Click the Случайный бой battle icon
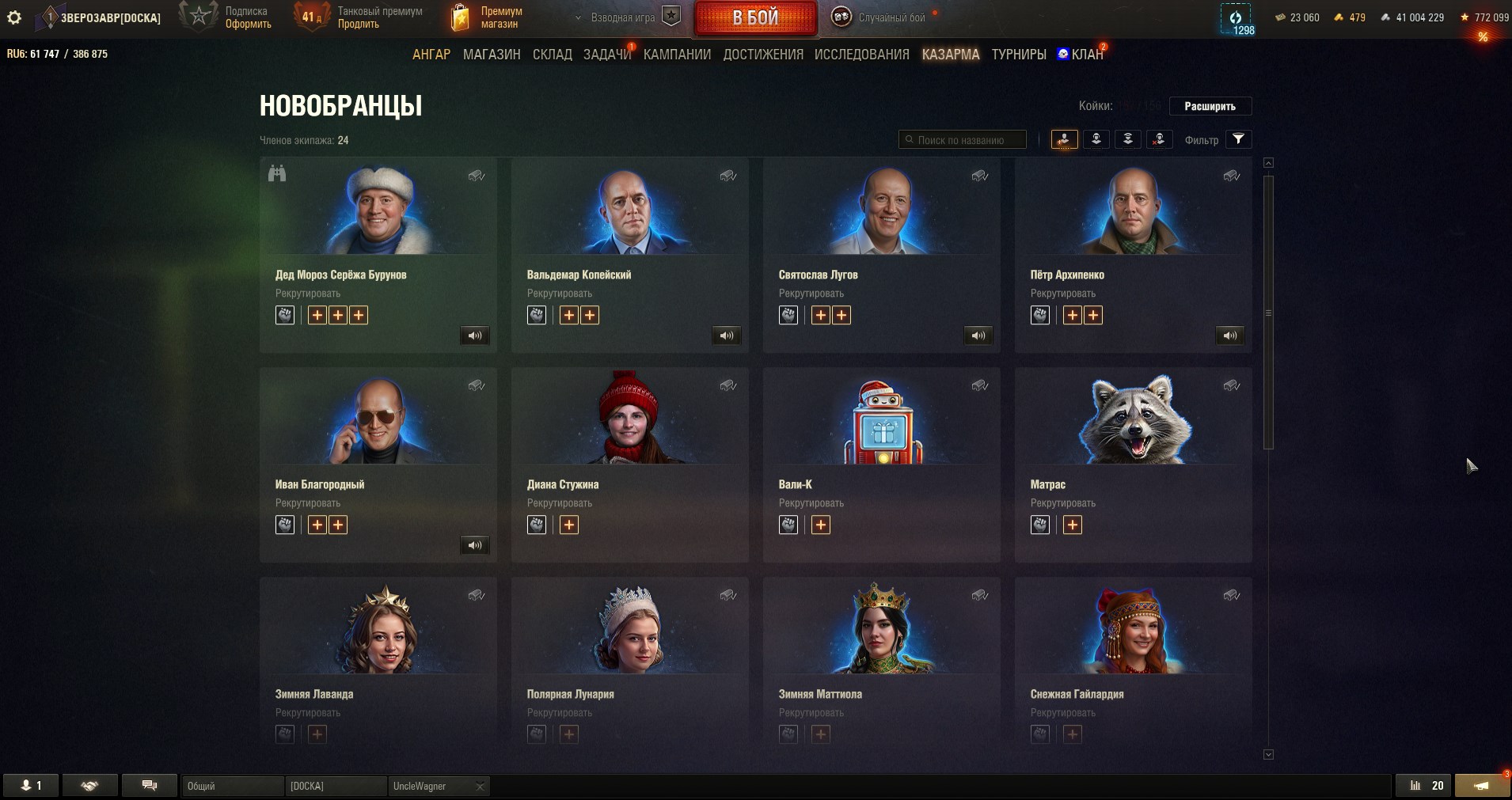 841,16
